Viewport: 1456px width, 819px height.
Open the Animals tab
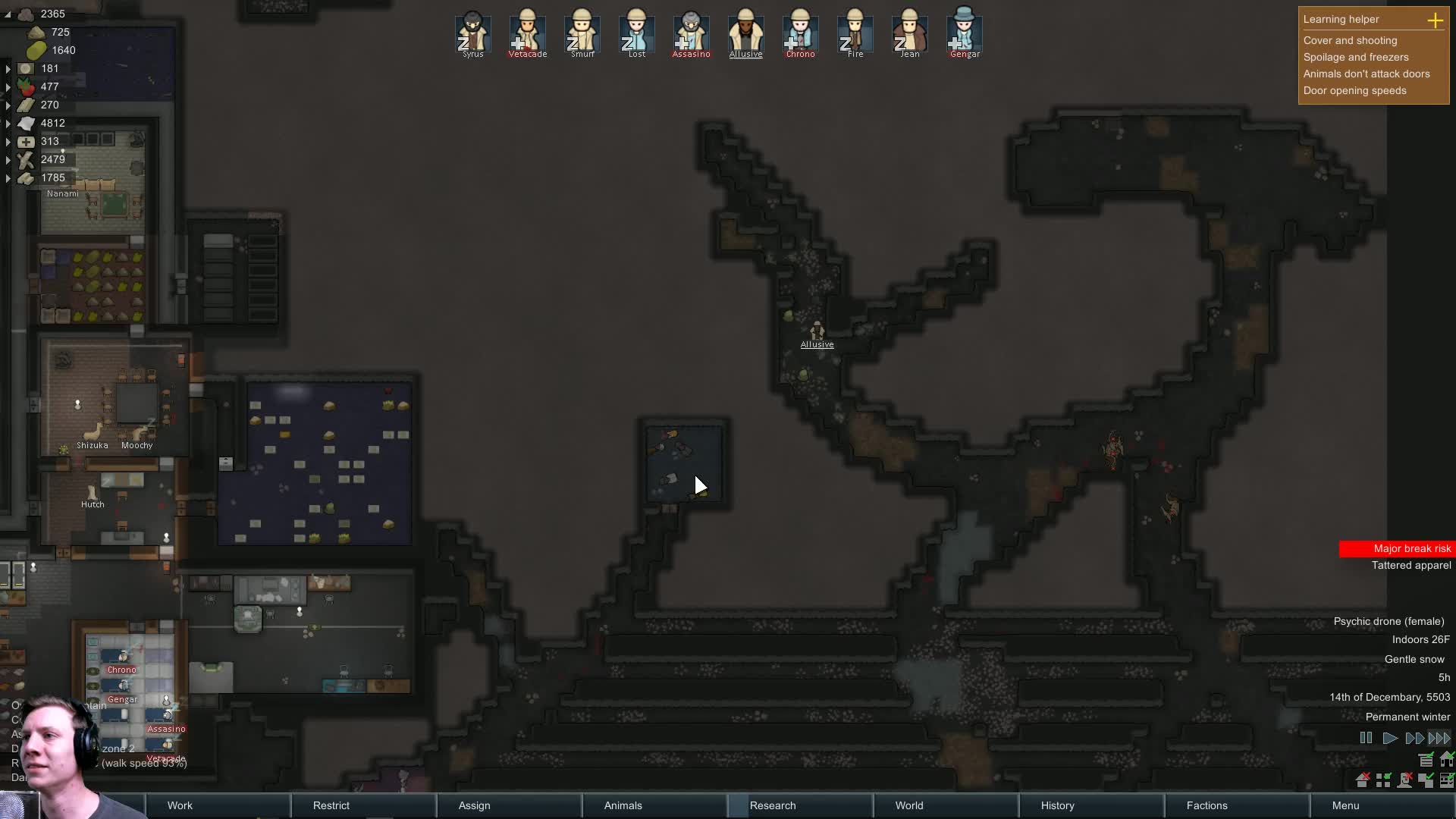[623, 805]
